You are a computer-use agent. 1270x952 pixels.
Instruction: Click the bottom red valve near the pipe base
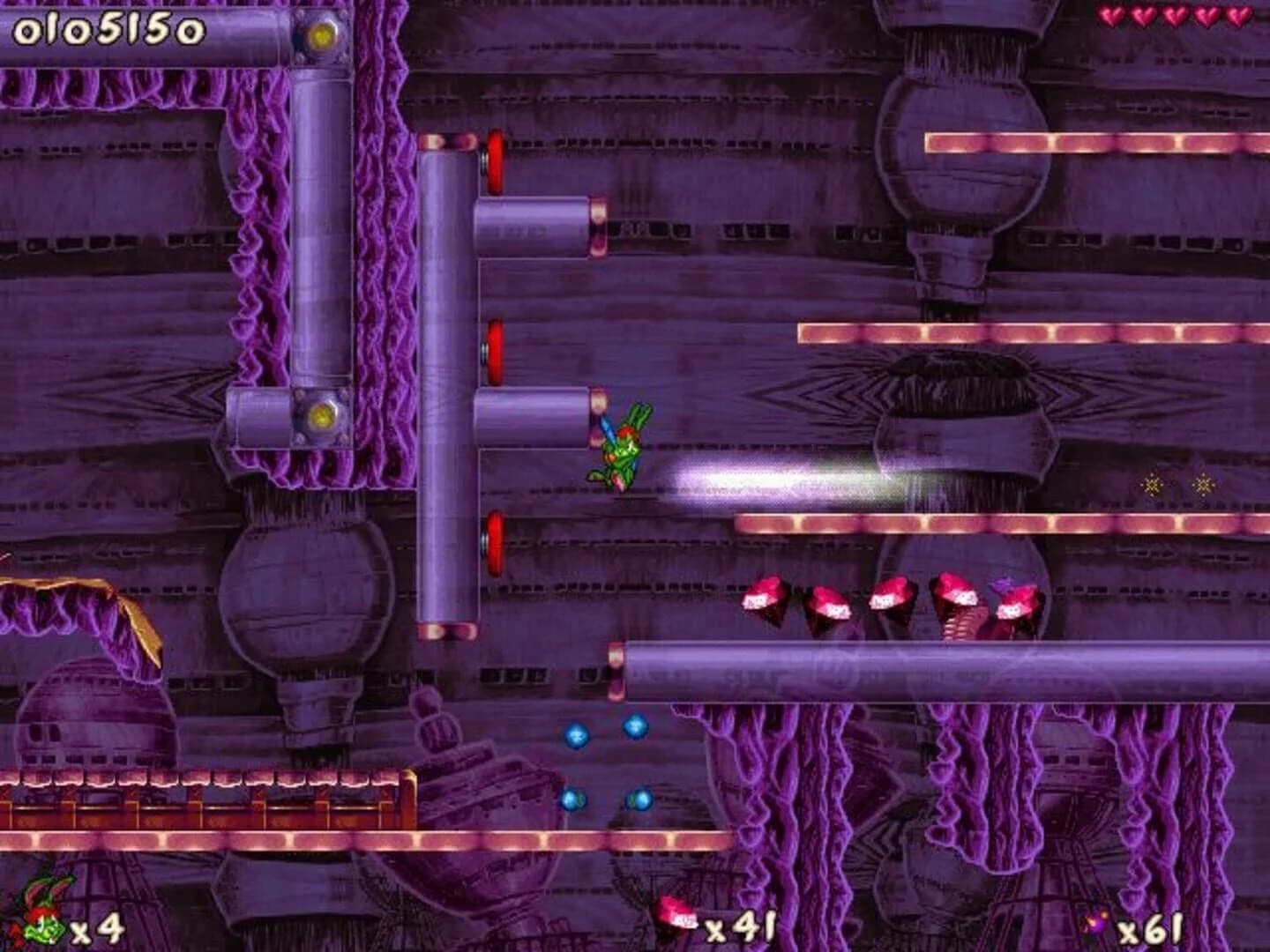(x=494, y=539)
